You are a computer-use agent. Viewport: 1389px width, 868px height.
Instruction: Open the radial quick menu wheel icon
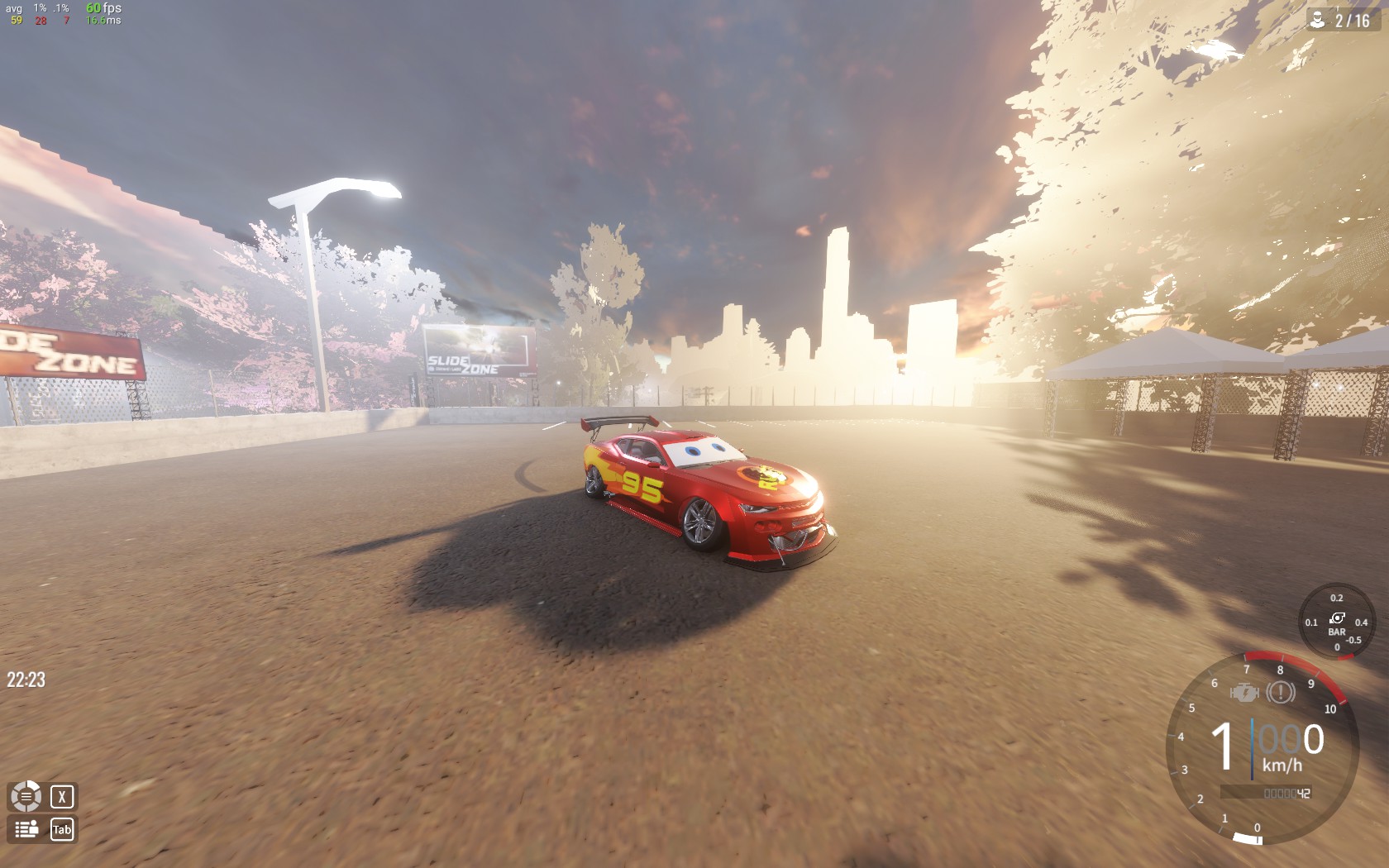(x=26, y=797)
